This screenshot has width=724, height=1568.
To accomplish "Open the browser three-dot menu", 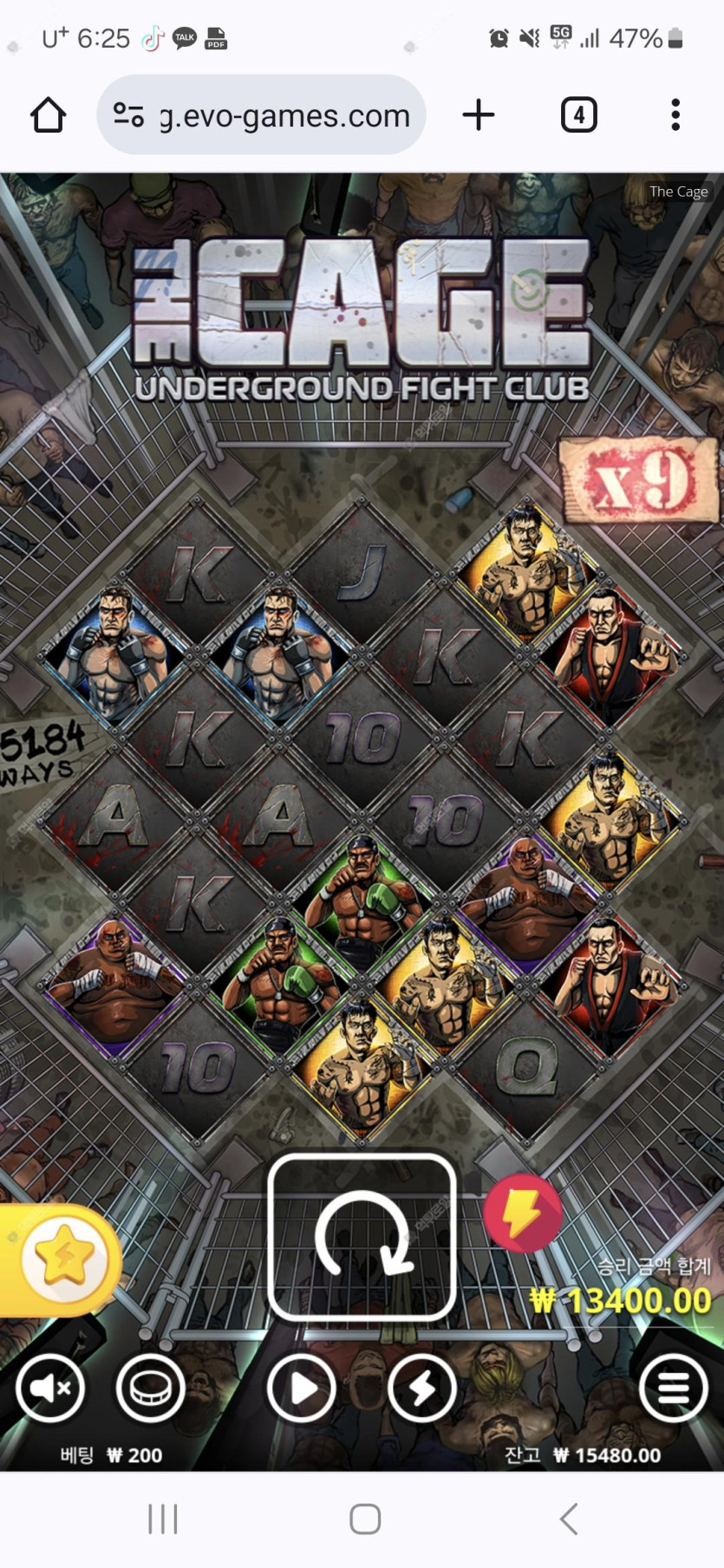I will pos(675,114).
